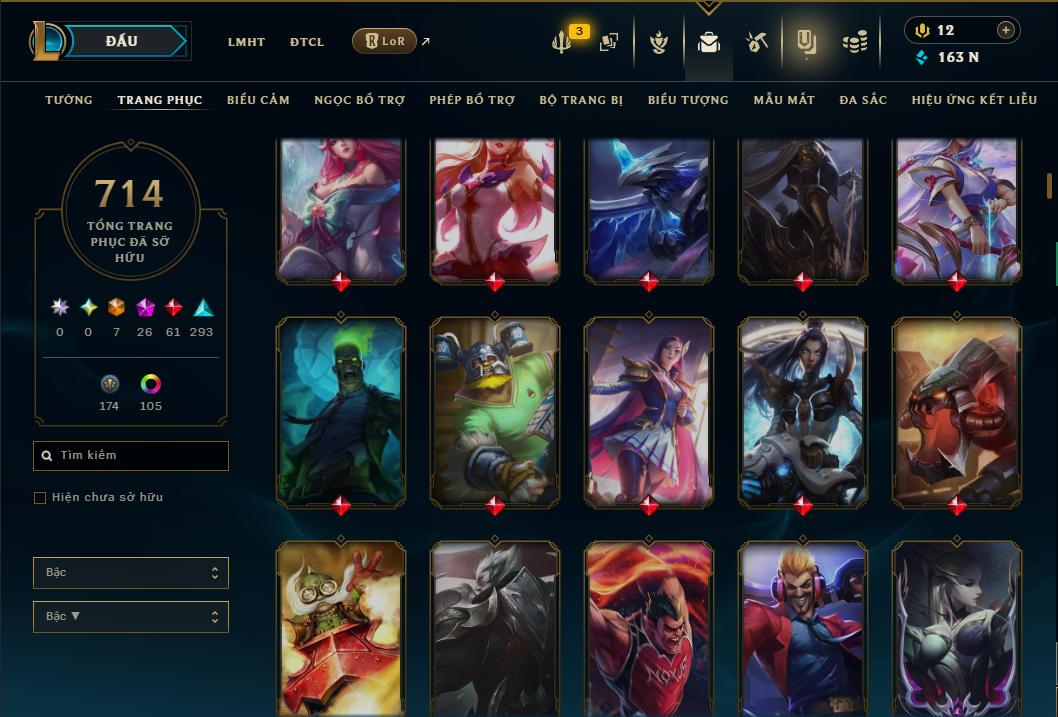This screenshot has width=1058, height=717.
Task: Open the NGỌC BỔ TRỢ tab
Action: coord(359,100)
